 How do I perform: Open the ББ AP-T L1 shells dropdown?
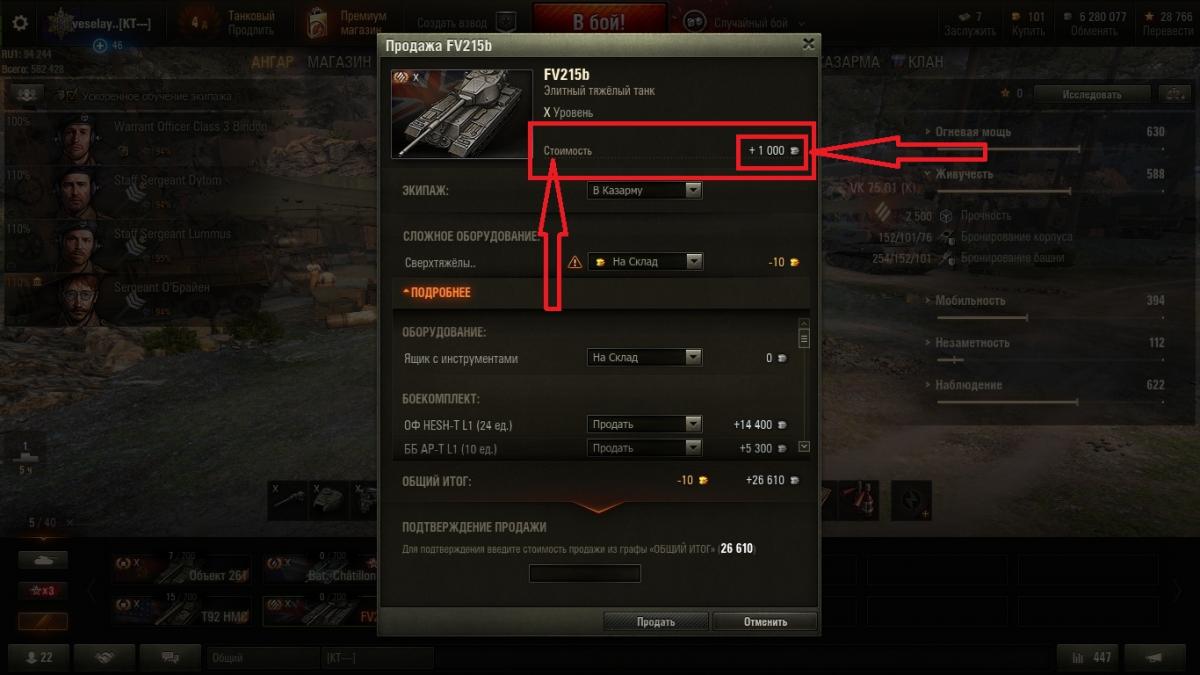[x=644, y=448]
